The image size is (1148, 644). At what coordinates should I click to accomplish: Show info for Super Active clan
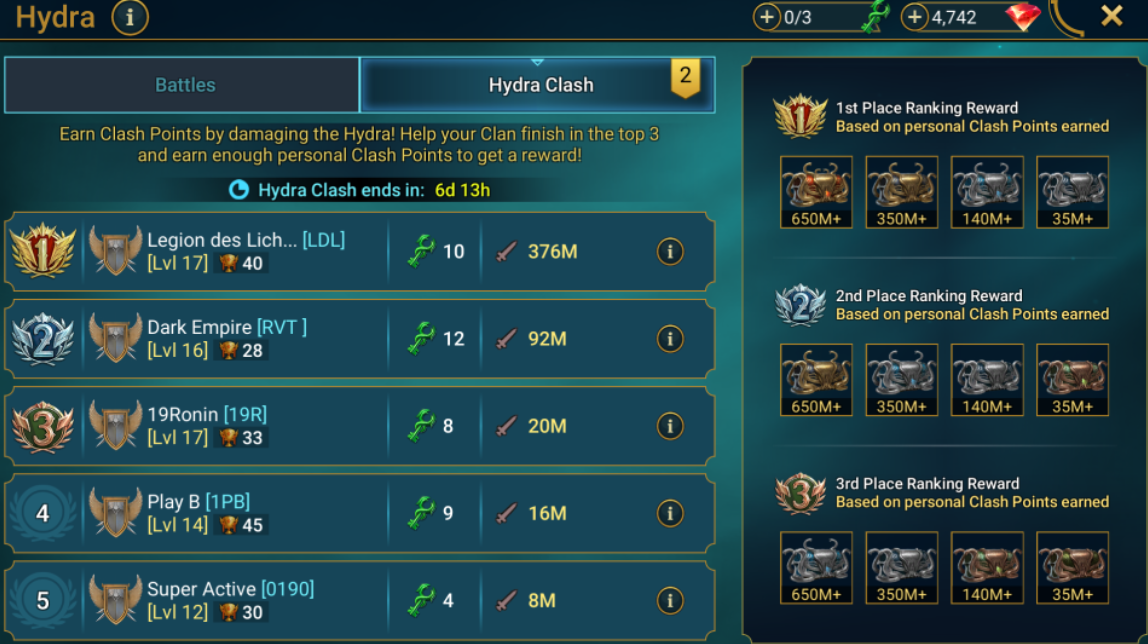[670, 600]
